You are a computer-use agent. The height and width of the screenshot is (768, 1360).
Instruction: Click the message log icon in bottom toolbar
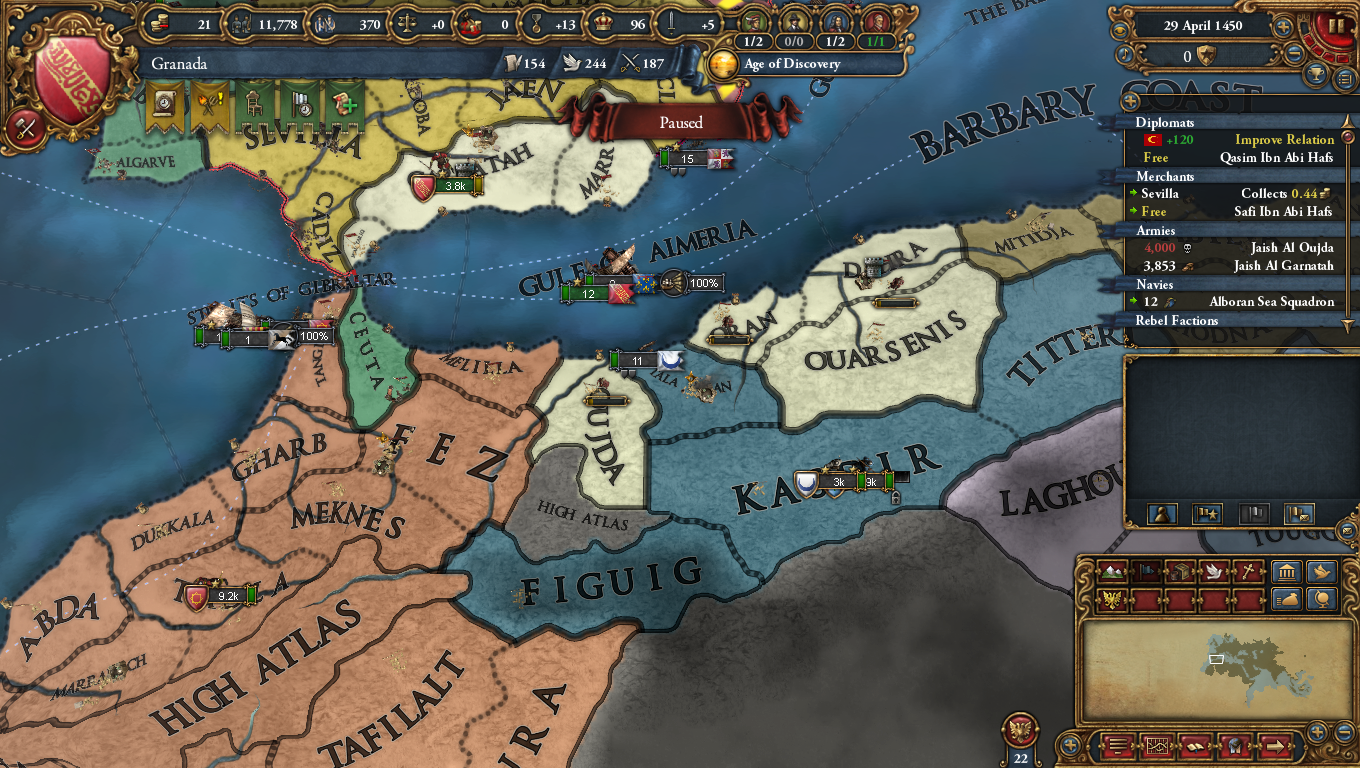[x=1120, y=746]
